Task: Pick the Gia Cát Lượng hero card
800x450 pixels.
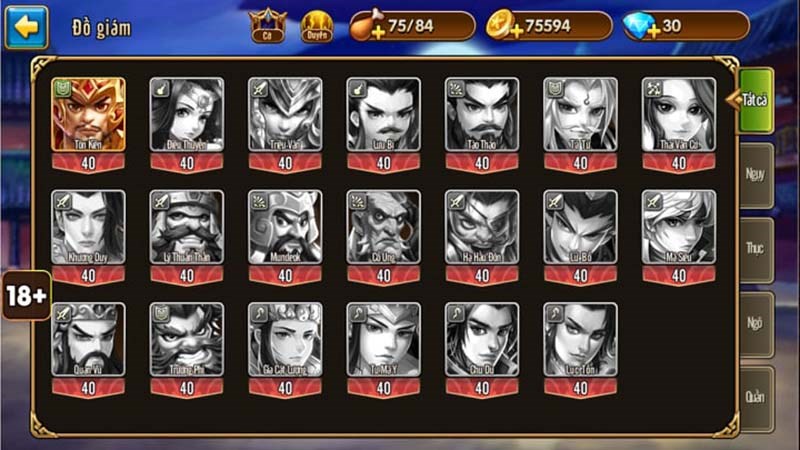Action: pyautogui.click(x=285, y=341)
